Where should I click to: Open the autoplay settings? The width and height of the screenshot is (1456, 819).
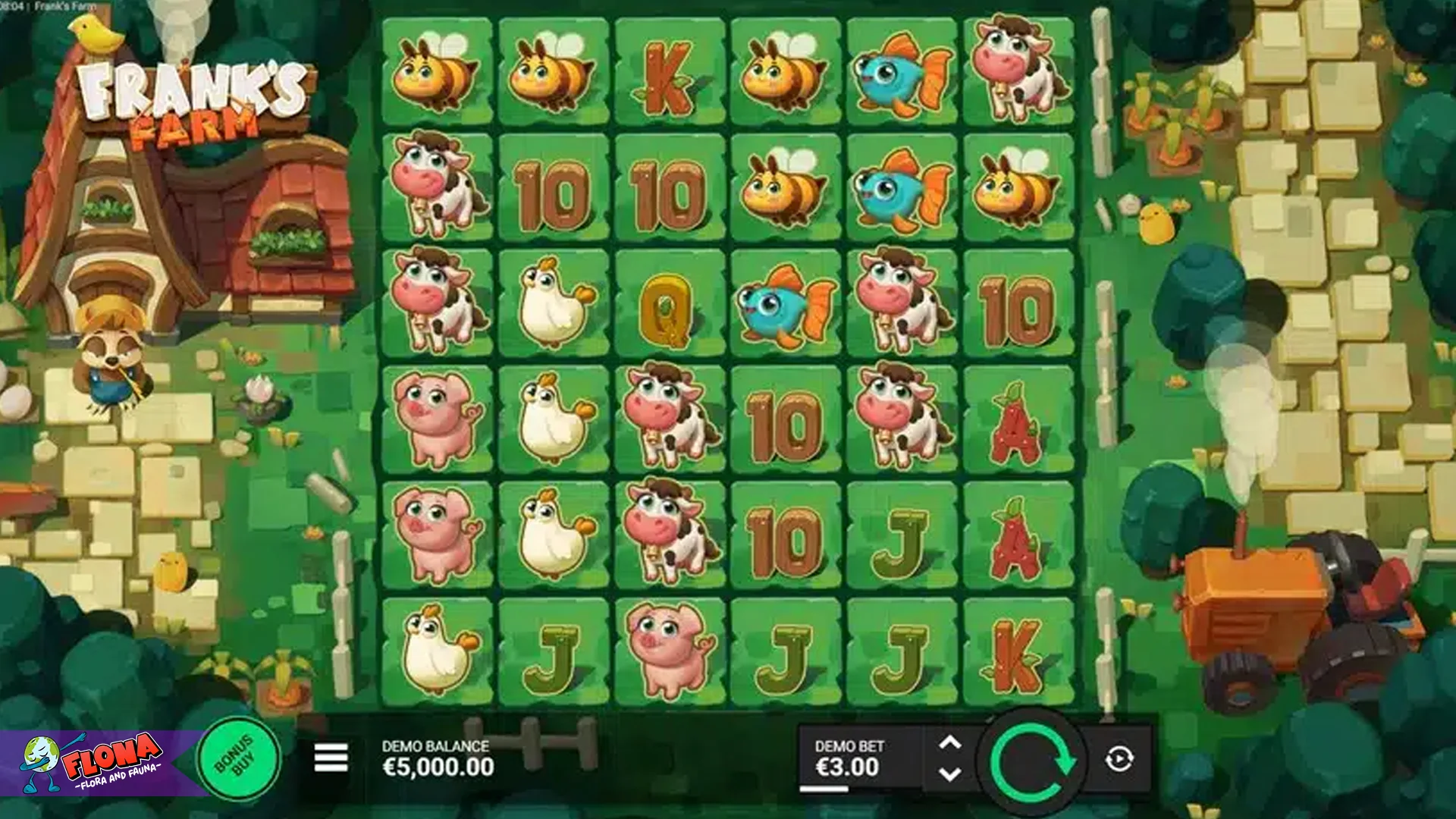coord(1119,758)
